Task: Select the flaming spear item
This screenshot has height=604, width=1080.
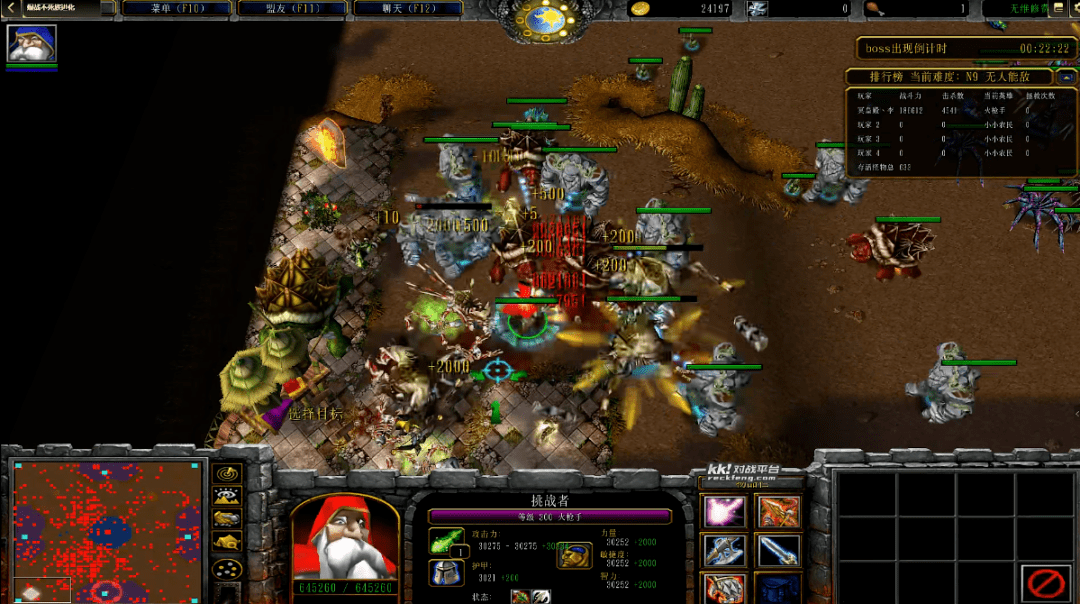Action: [778, 512]
